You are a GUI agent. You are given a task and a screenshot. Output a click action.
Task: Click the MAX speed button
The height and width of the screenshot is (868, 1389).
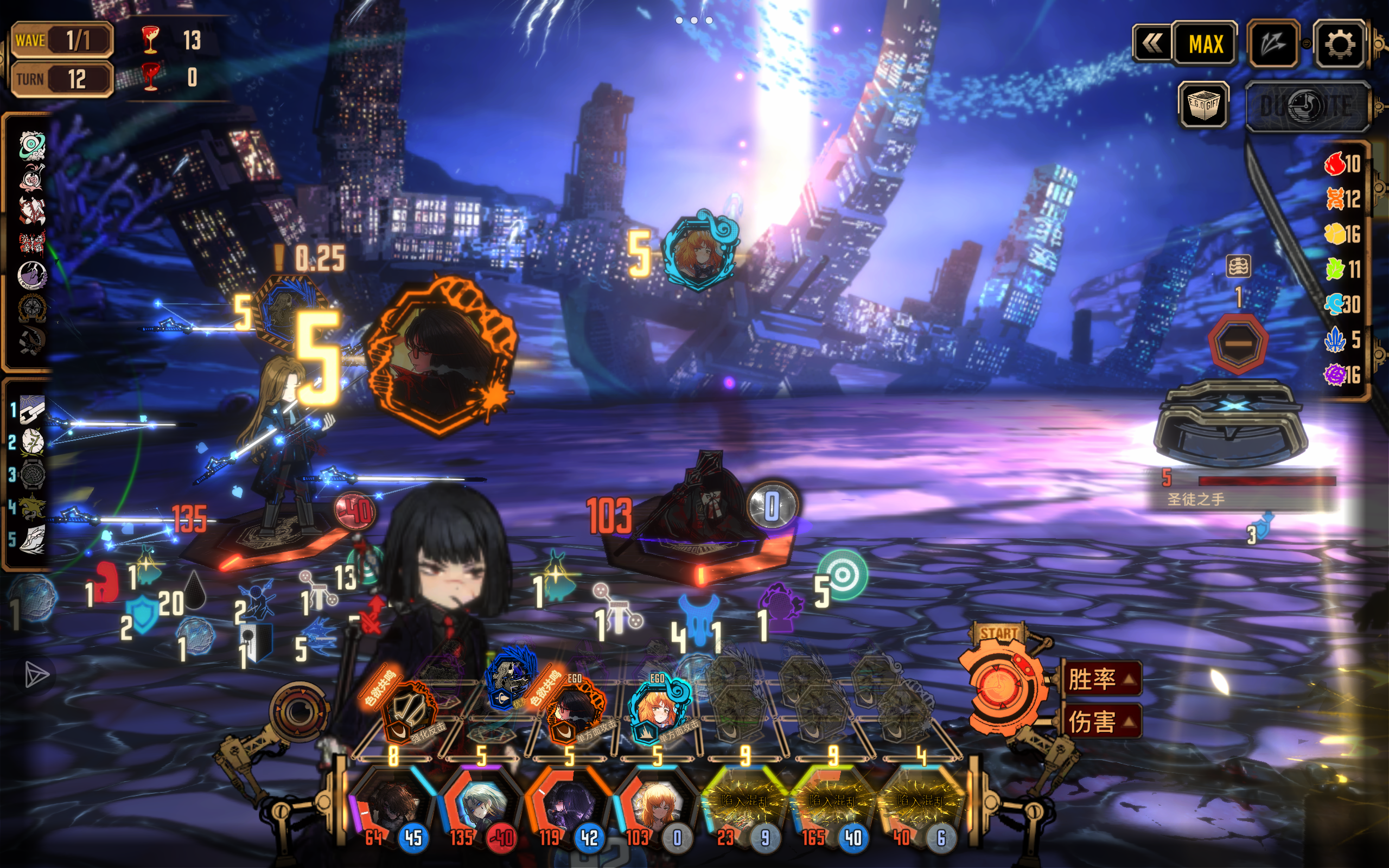1205,44
